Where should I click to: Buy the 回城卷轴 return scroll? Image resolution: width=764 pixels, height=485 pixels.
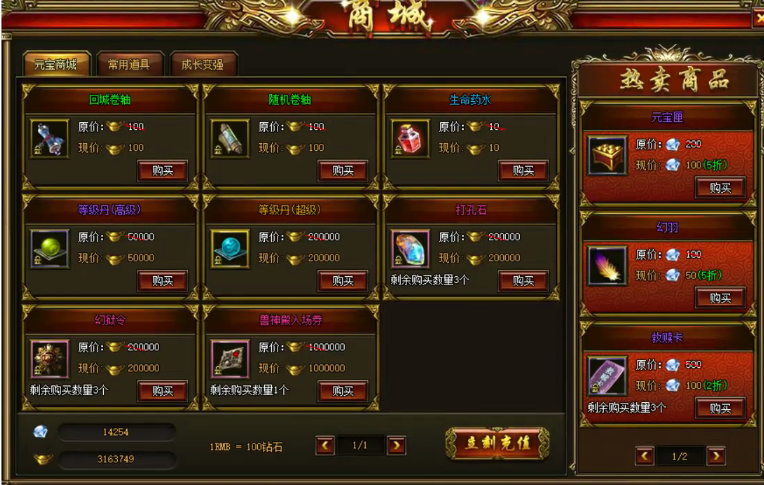point(162,171)
